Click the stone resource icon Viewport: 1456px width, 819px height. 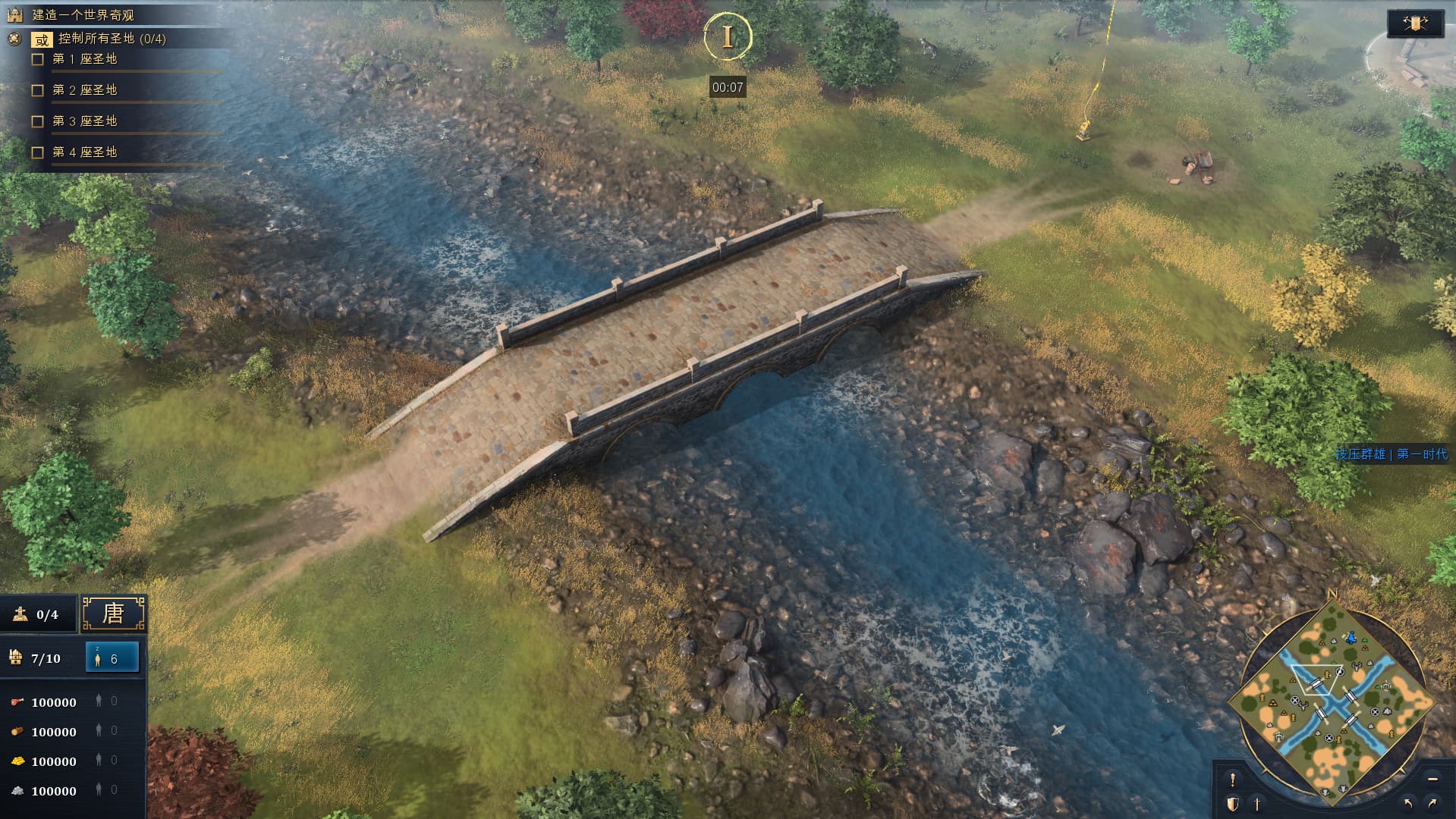pyautogui.click(x=17, y=791)
